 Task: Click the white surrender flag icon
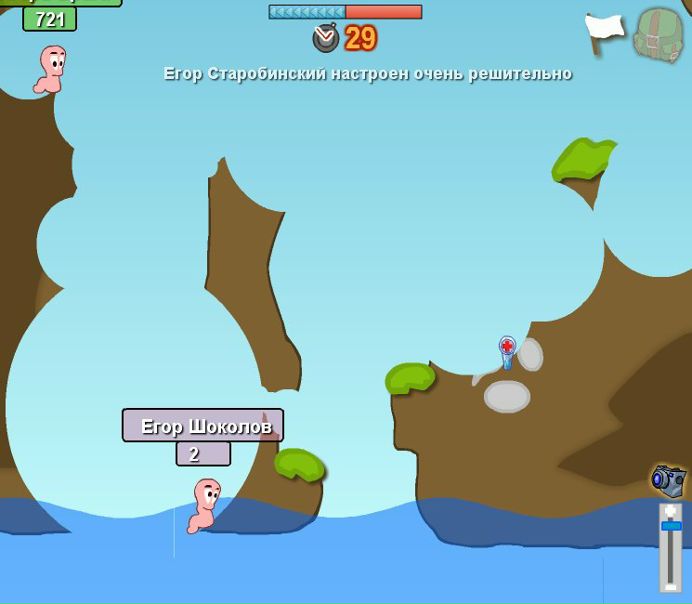pos(604,33)
